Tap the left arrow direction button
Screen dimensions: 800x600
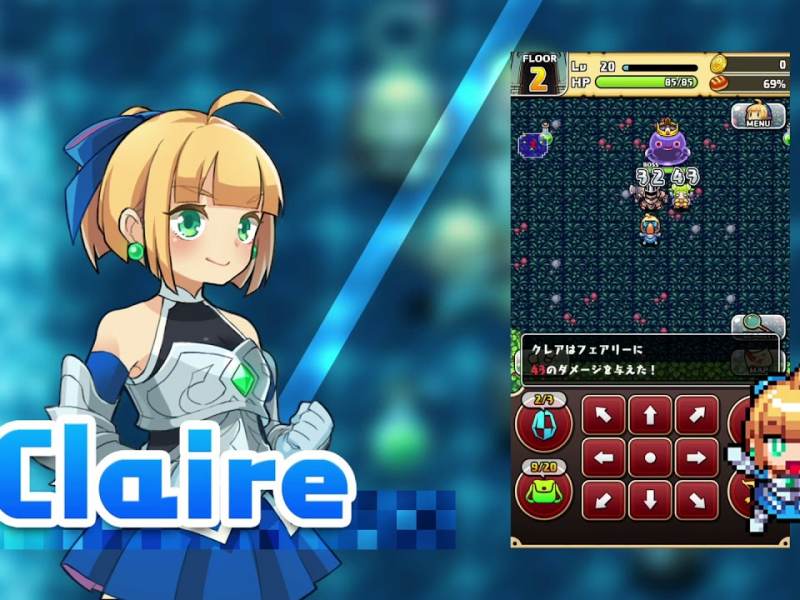[603, 457]
